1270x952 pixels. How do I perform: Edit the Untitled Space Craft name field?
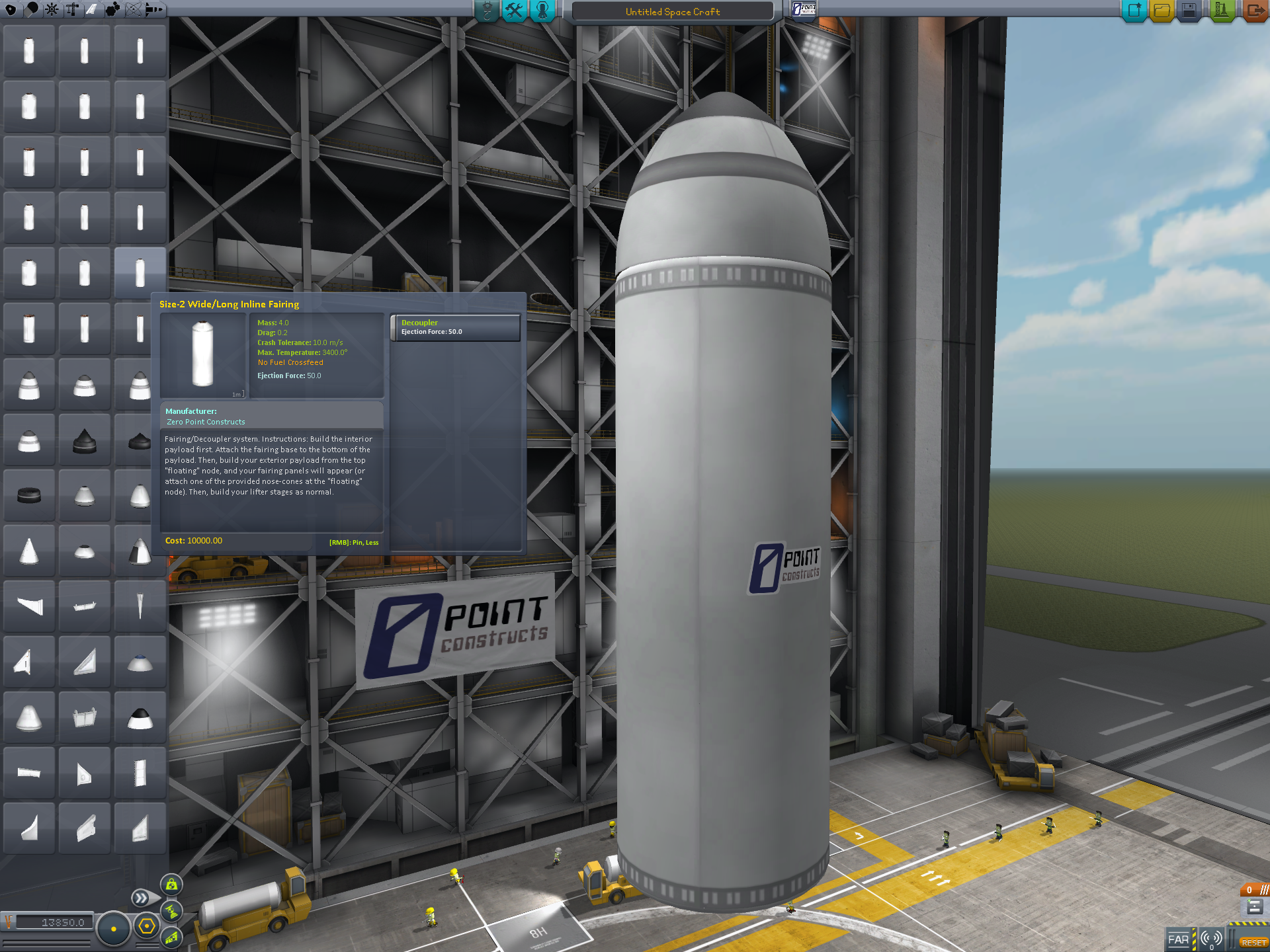click(x=672, y=12)
